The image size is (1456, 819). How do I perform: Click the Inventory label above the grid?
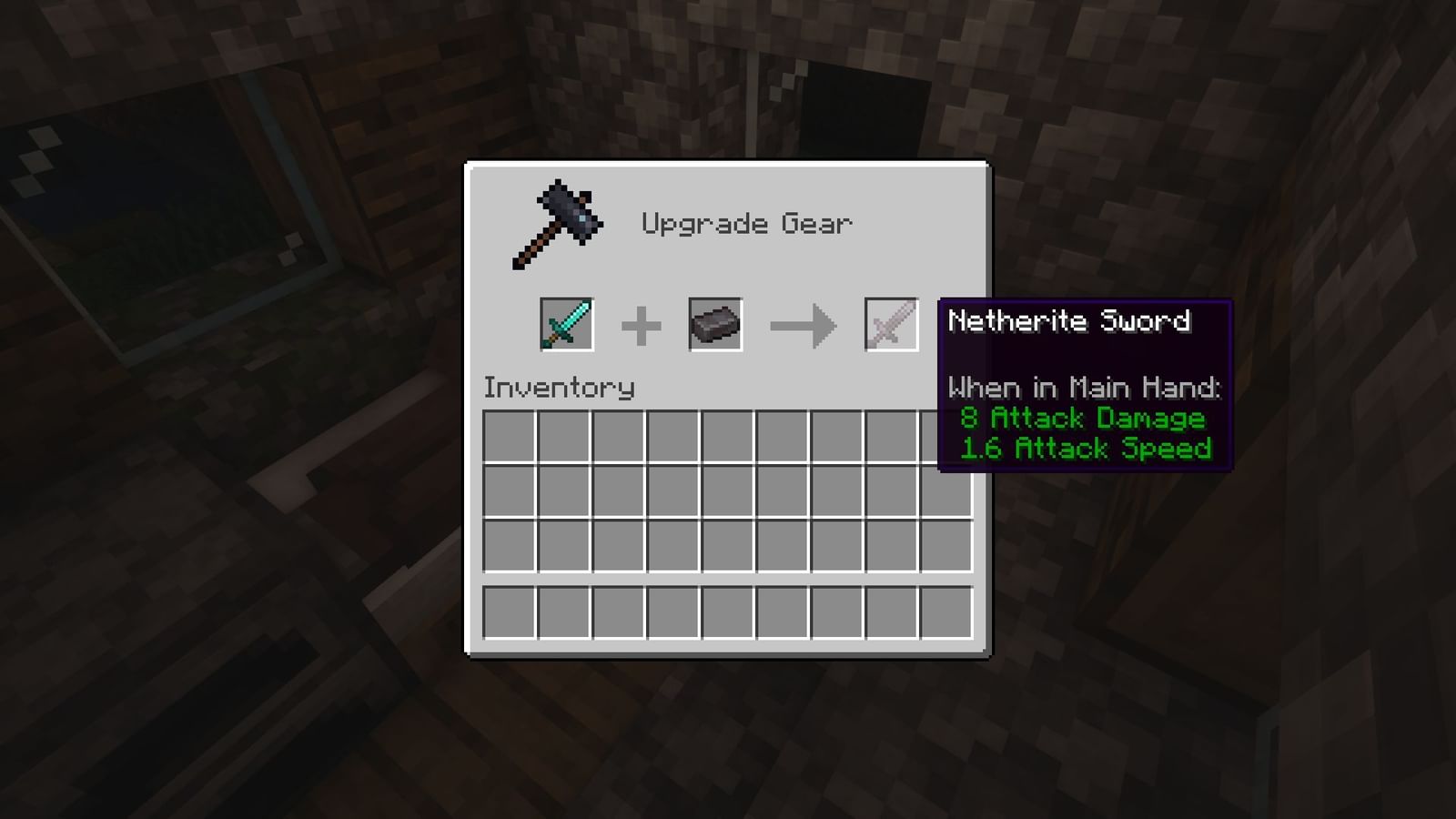[x=559, y=387]
